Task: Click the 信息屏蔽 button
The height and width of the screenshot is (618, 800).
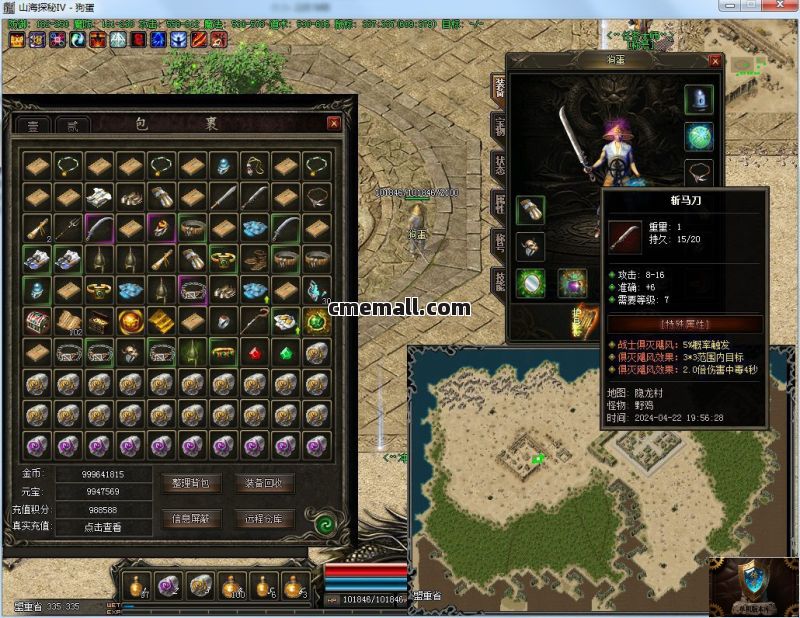Action: [191, 519]
